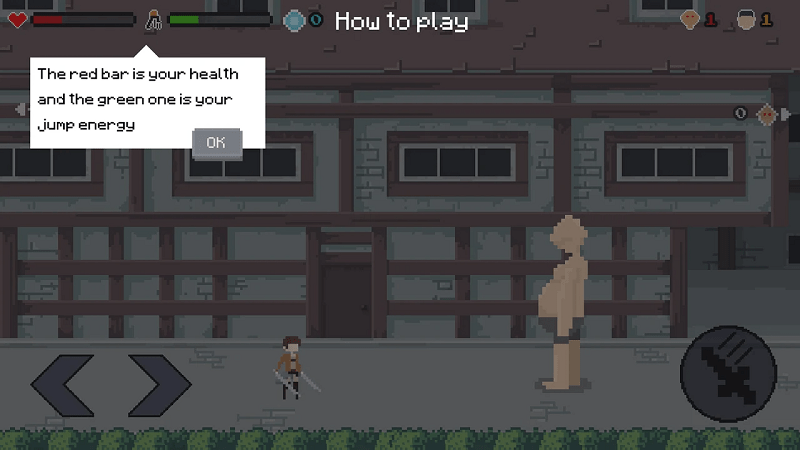The image size is (800, 450).
Task: Confirm the tutorial tip with OK
Action: coord(216,142)
